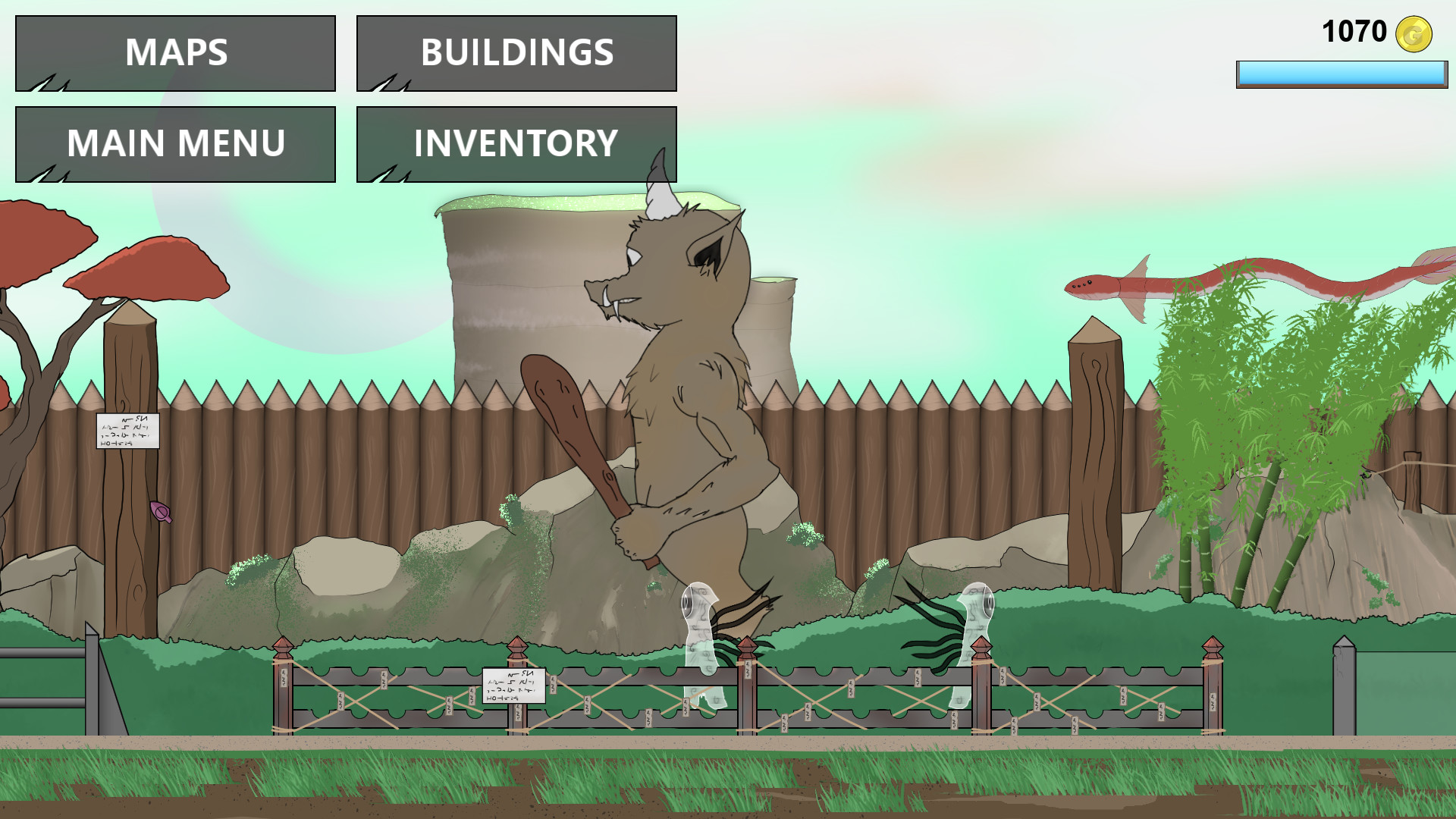Viewport: 1456px width, 819px height.
Task: Open the INVENTORY screen
Action: (516, 144)
